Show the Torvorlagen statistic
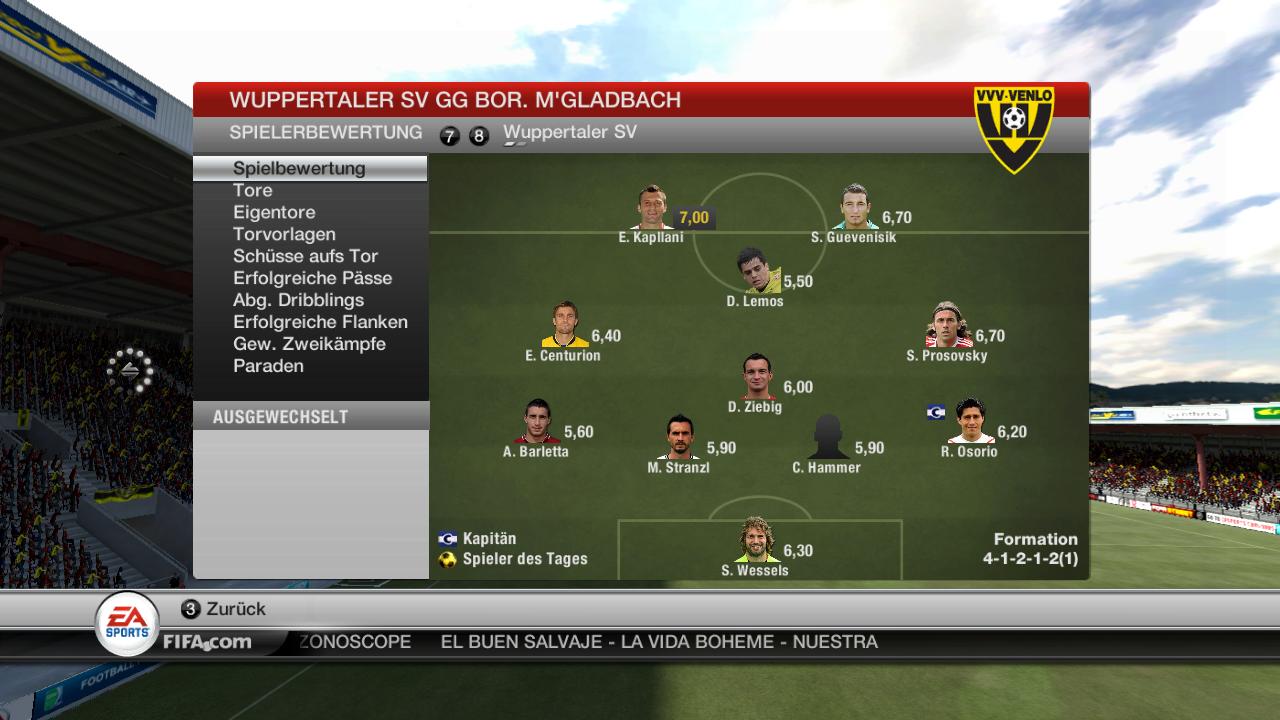 point(284,234)
